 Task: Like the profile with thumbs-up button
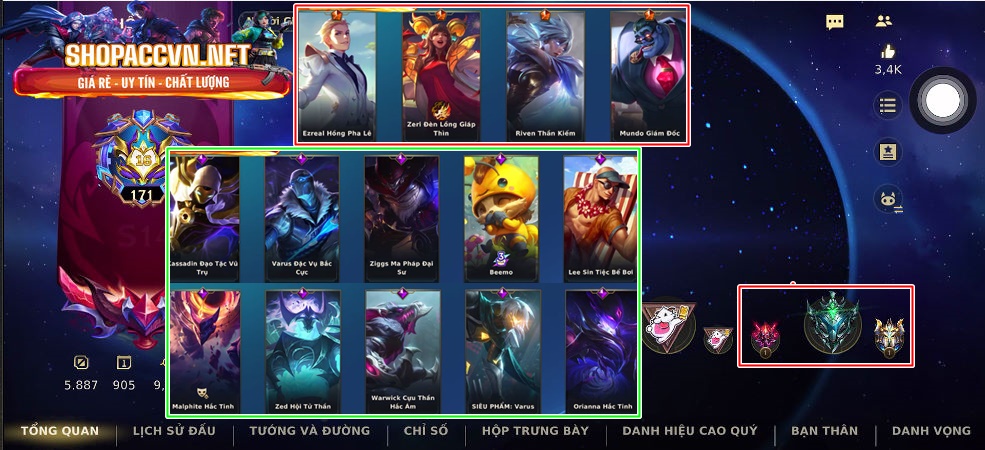[888, 52]
